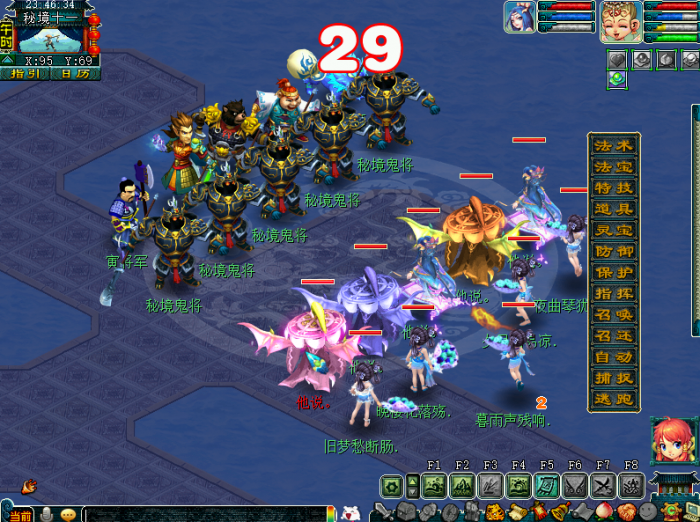Activate the F5 scroll skill slot
Viewport: 700px width, 522px height.
click(547, 486)
